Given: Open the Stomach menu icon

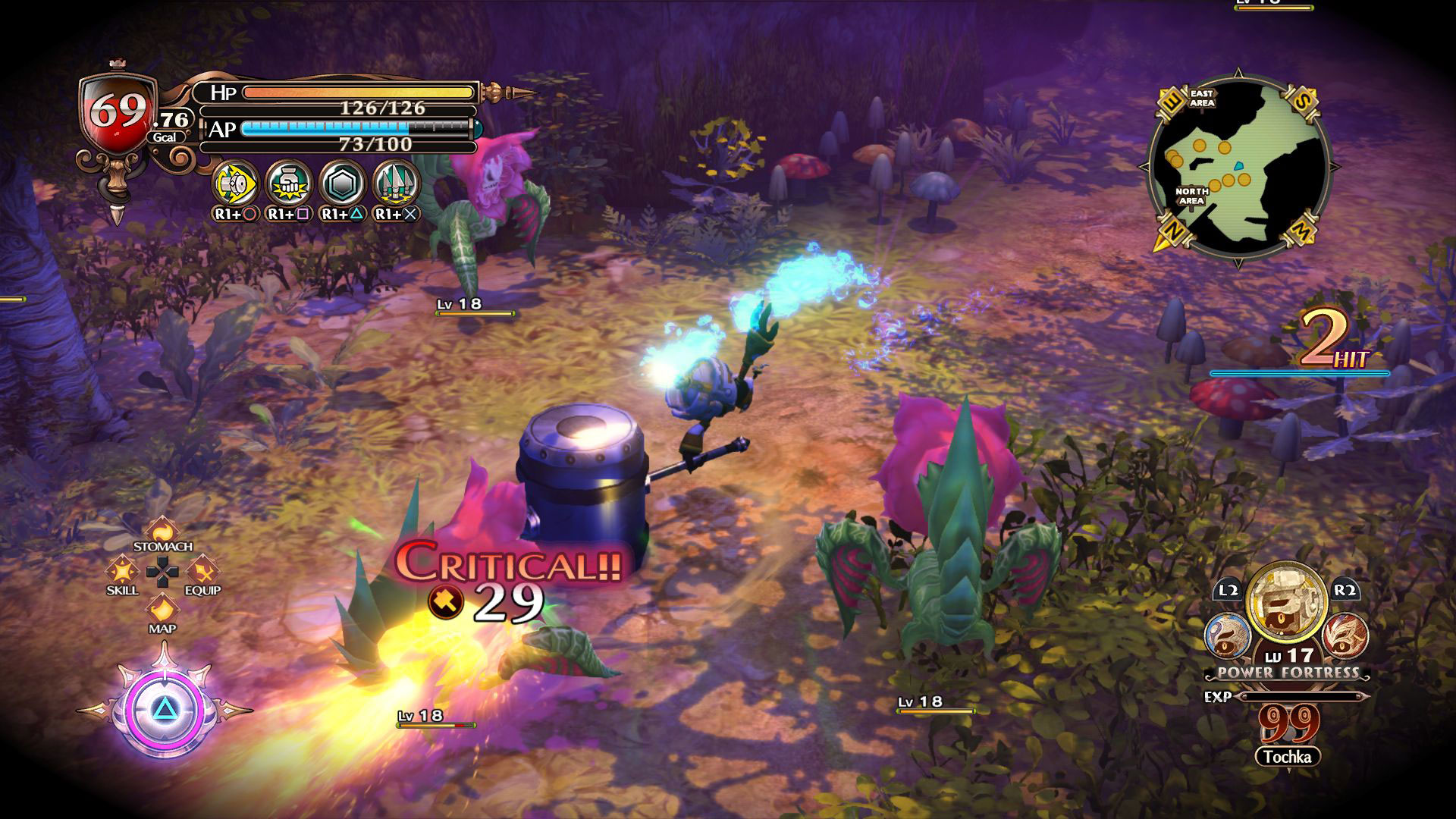Looking at the screenshot, I should pyautogui.click(x=162, y=529).
